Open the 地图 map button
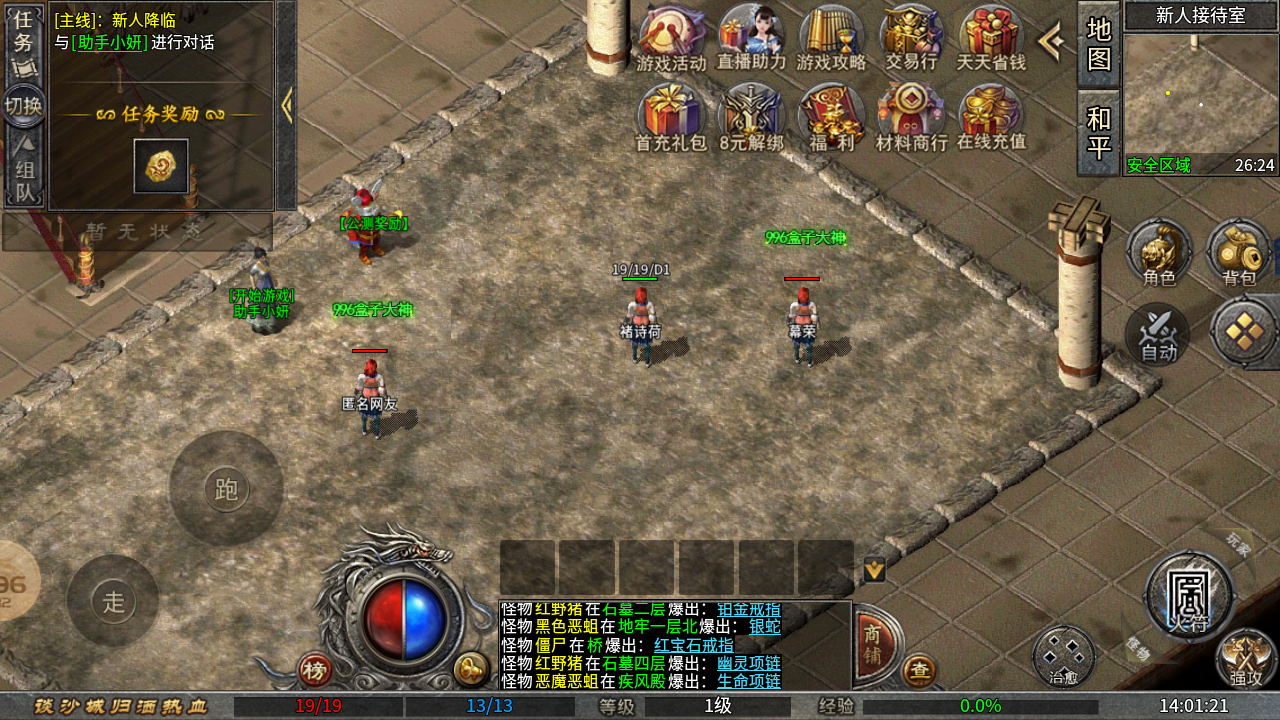The image size is (1280, 720). click(1098, 44)
